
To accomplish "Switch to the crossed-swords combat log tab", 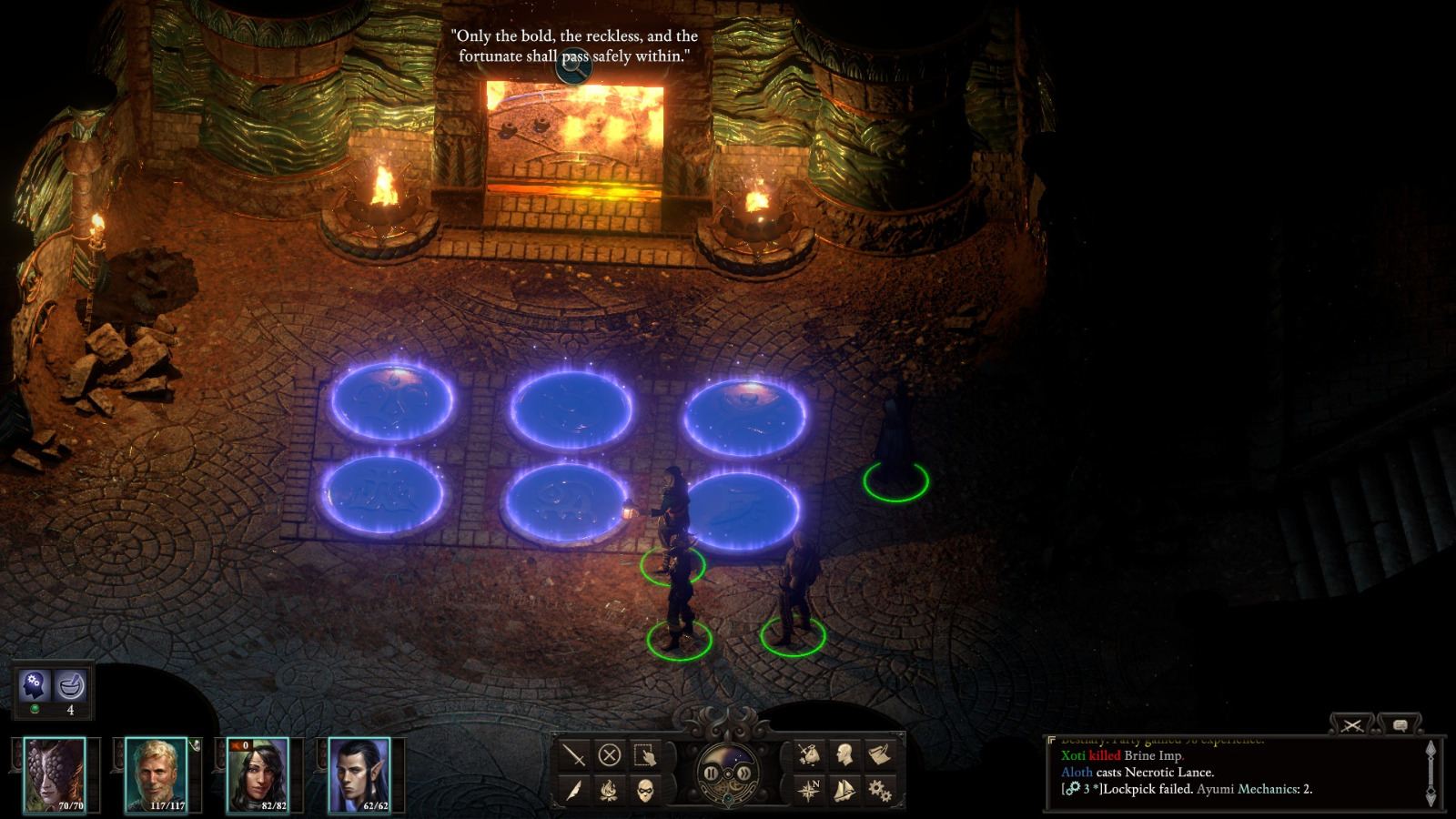I will [1354, 725].
